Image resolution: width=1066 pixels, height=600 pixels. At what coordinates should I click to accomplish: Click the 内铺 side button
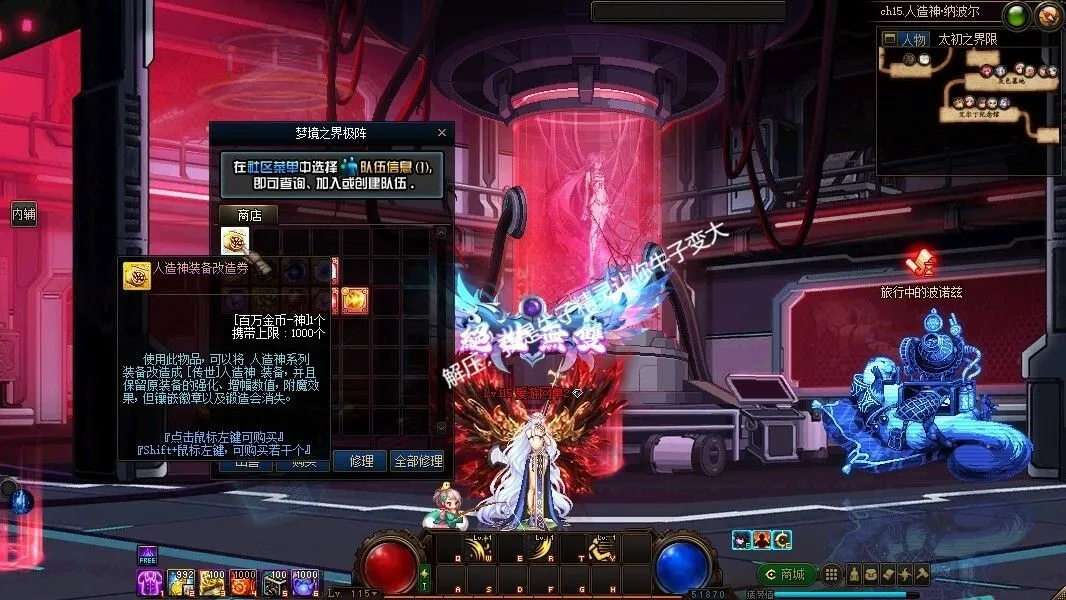click(x=23, y=214)
